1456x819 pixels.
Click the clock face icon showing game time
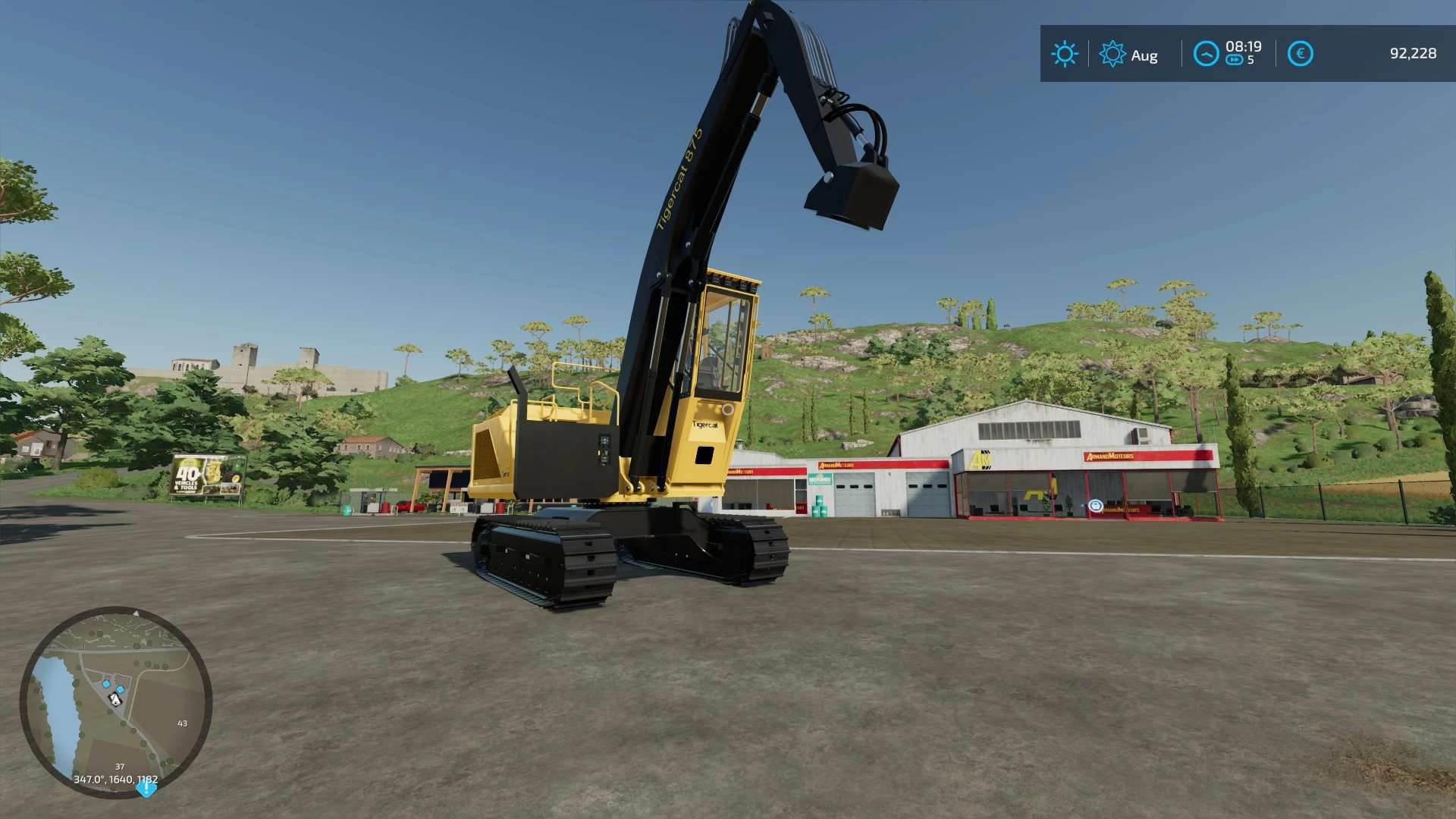[x=1207, y=53]
